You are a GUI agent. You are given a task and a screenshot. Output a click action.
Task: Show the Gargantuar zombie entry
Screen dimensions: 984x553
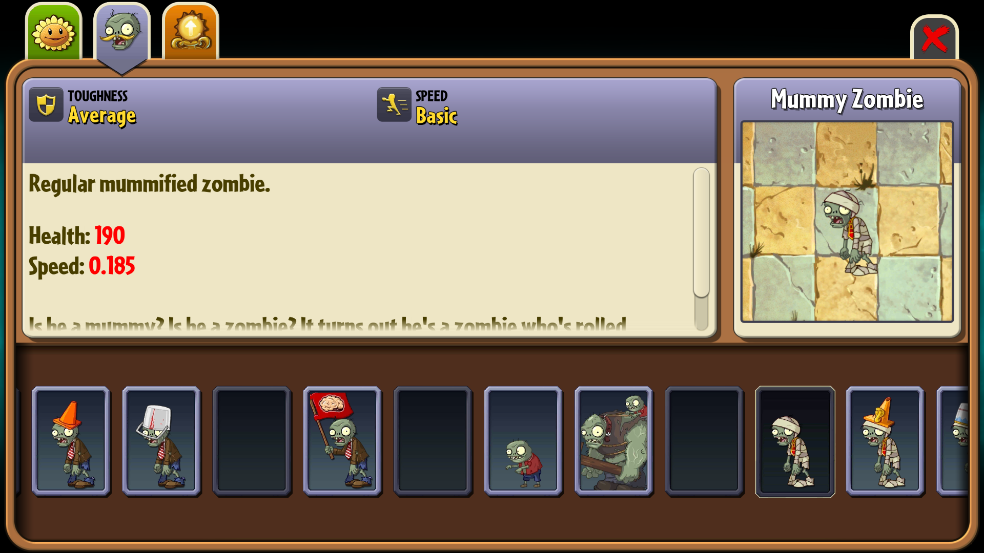613,441
